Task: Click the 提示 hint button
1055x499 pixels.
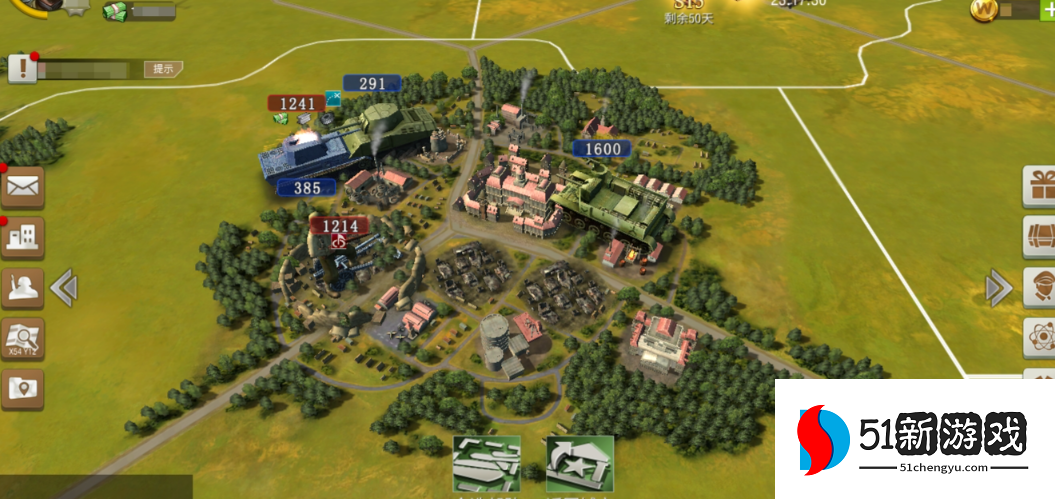Action: pos(163,69)
